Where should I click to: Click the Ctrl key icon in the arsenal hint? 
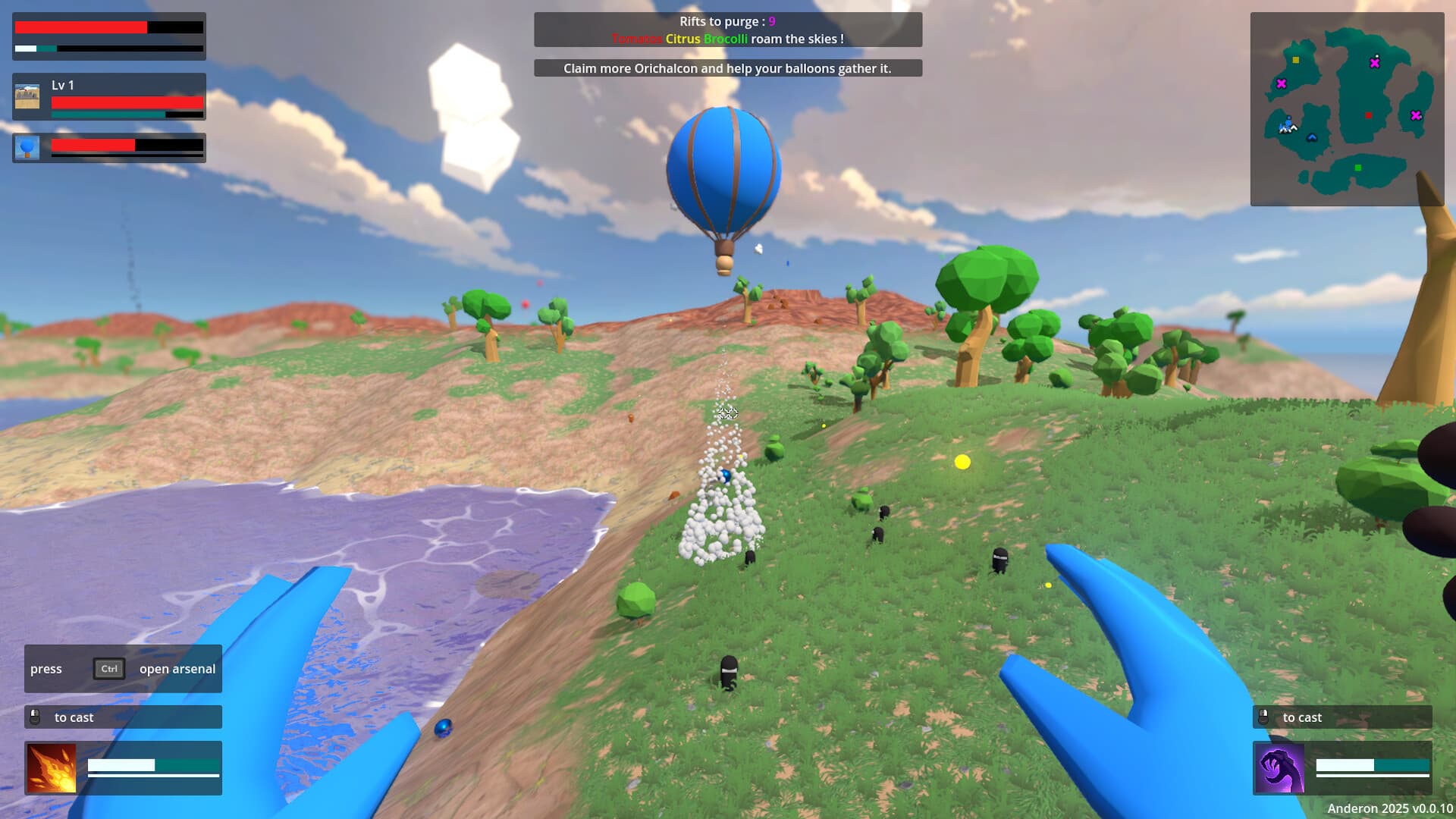pyautogui.click(x=108, y=669)
